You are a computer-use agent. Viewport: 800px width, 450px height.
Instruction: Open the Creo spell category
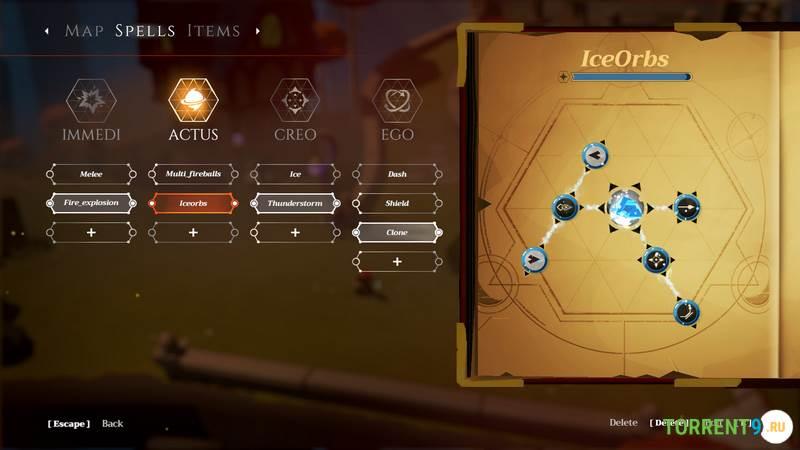point(295,101)
